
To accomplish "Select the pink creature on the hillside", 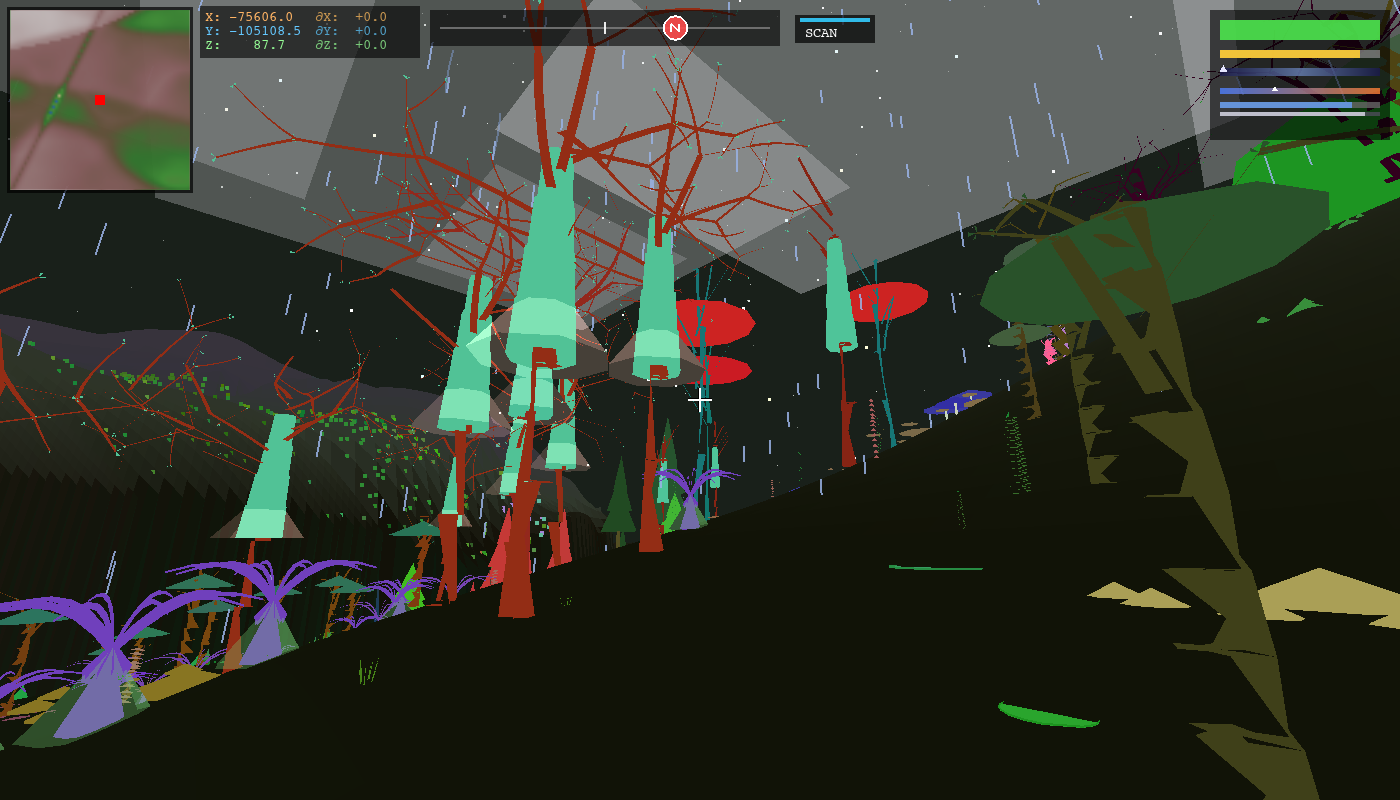I will tap(1048, 352).
